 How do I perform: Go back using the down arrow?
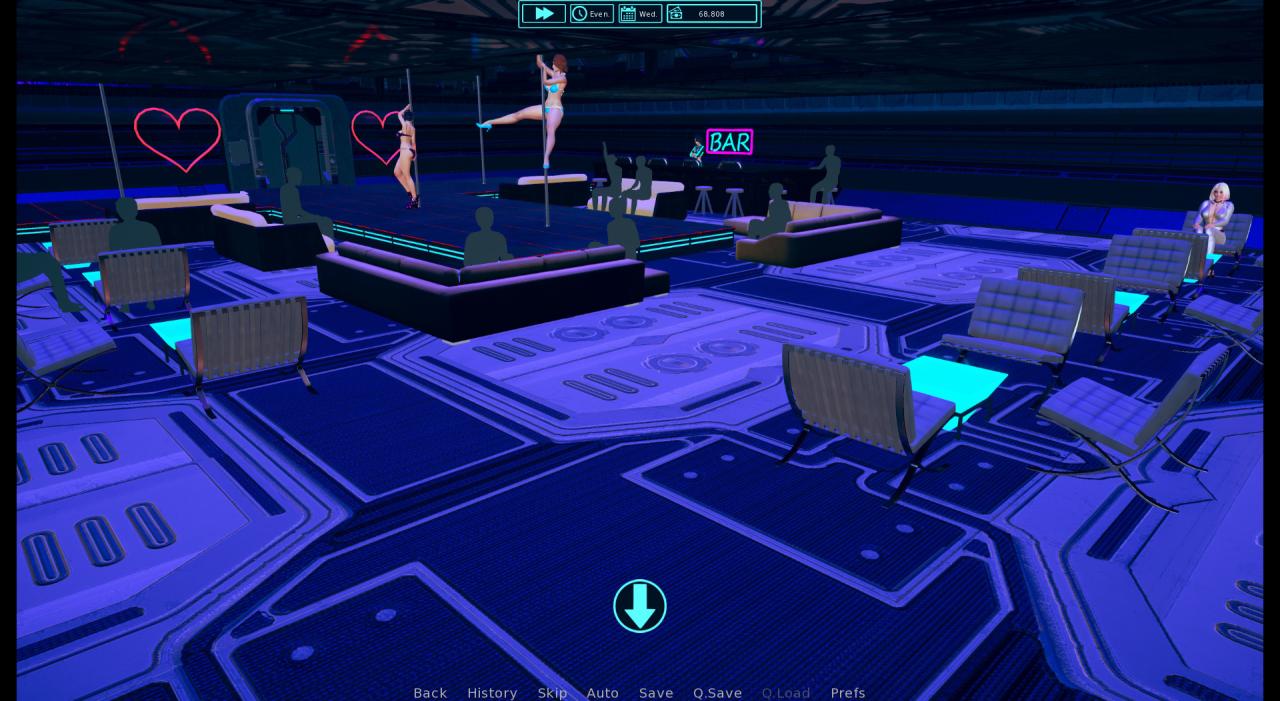pyautogui.click(x=640, y=606)
